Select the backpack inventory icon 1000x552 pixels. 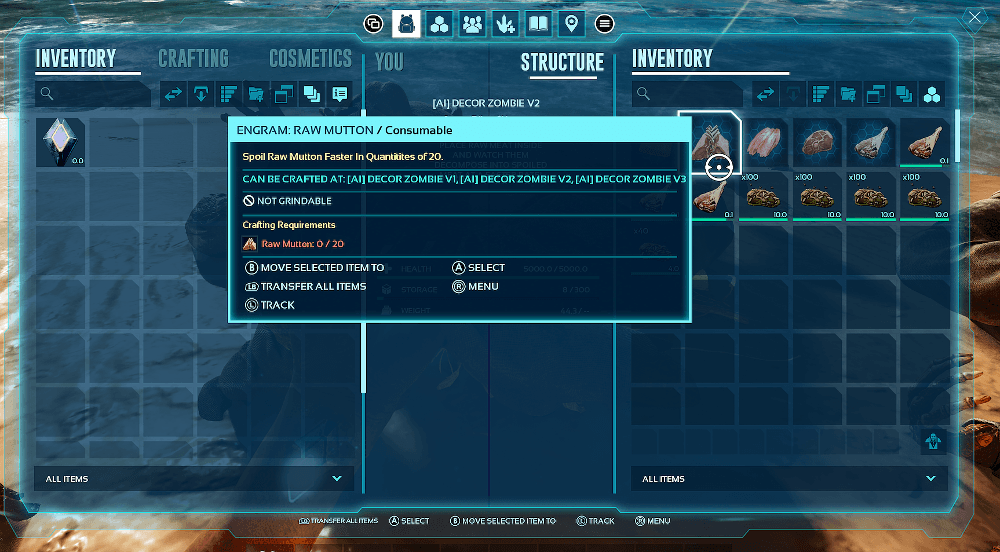[406, 23]
